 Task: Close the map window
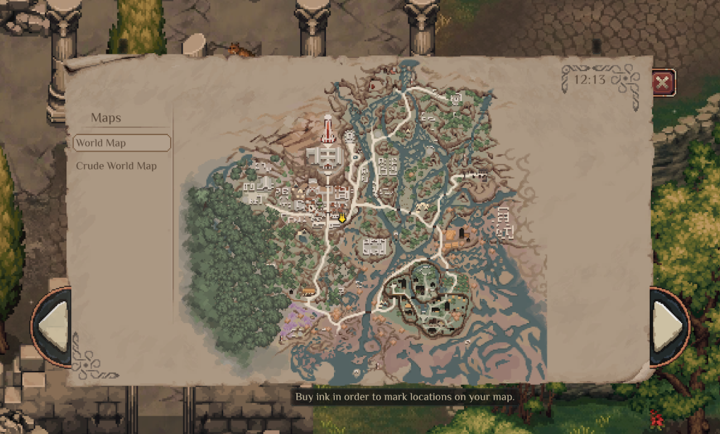click(662, 83)
